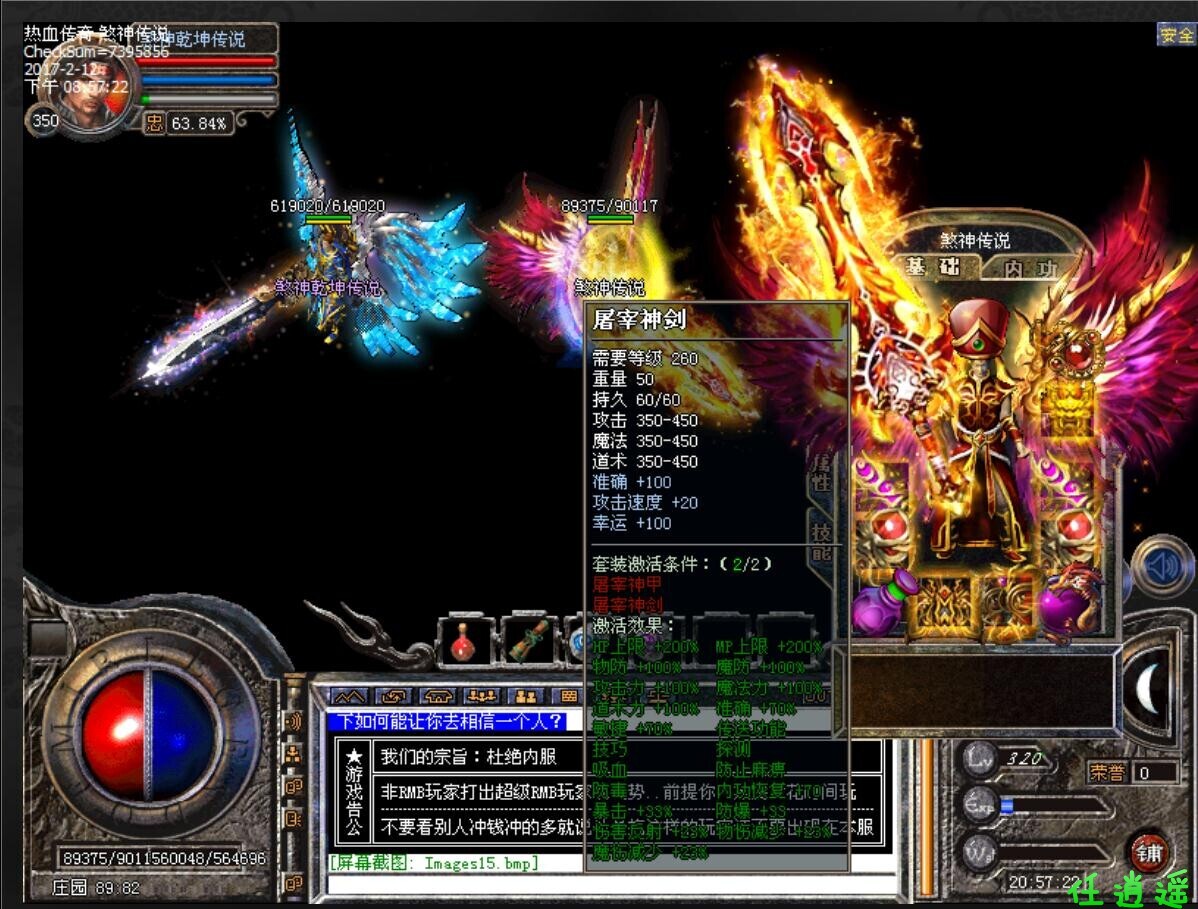Image resolution: width=1198 pixels, height=909 pixels.
Task: Click the chat text input box
Action: (600, 884)
